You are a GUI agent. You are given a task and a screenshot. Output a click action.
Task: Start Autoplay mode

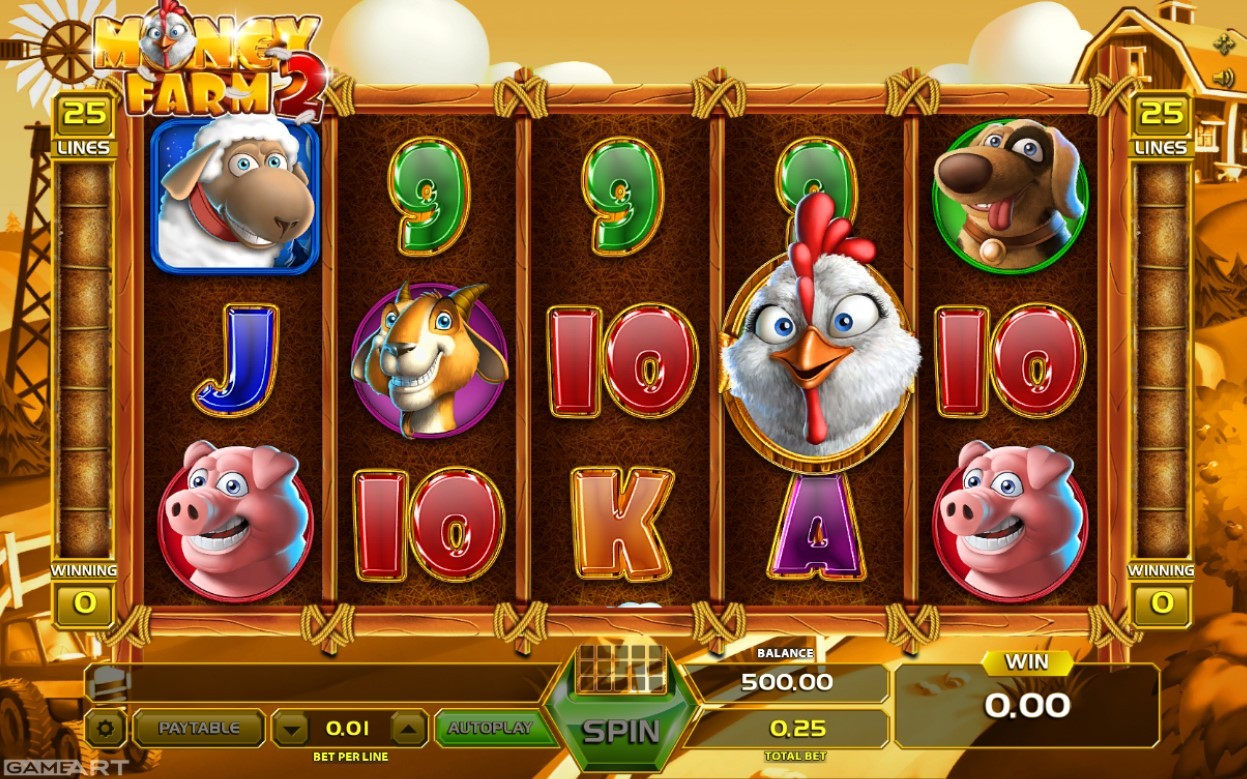point(490,728)
